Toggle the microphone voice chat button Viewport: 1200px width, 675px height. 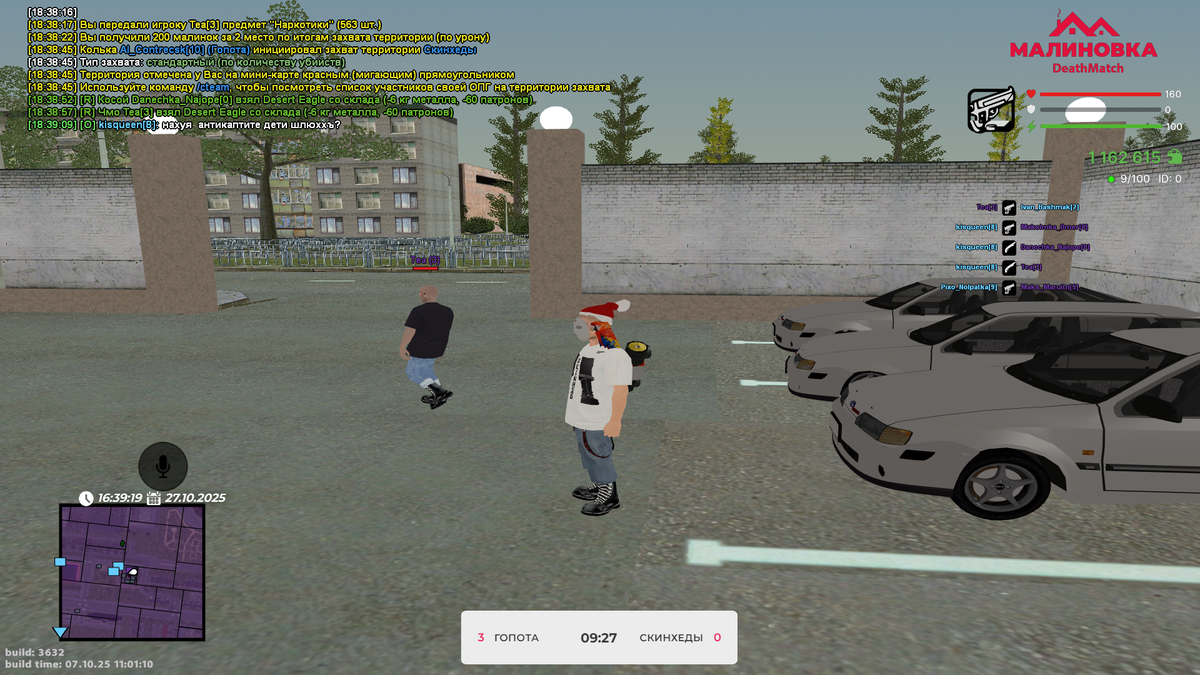163,465
